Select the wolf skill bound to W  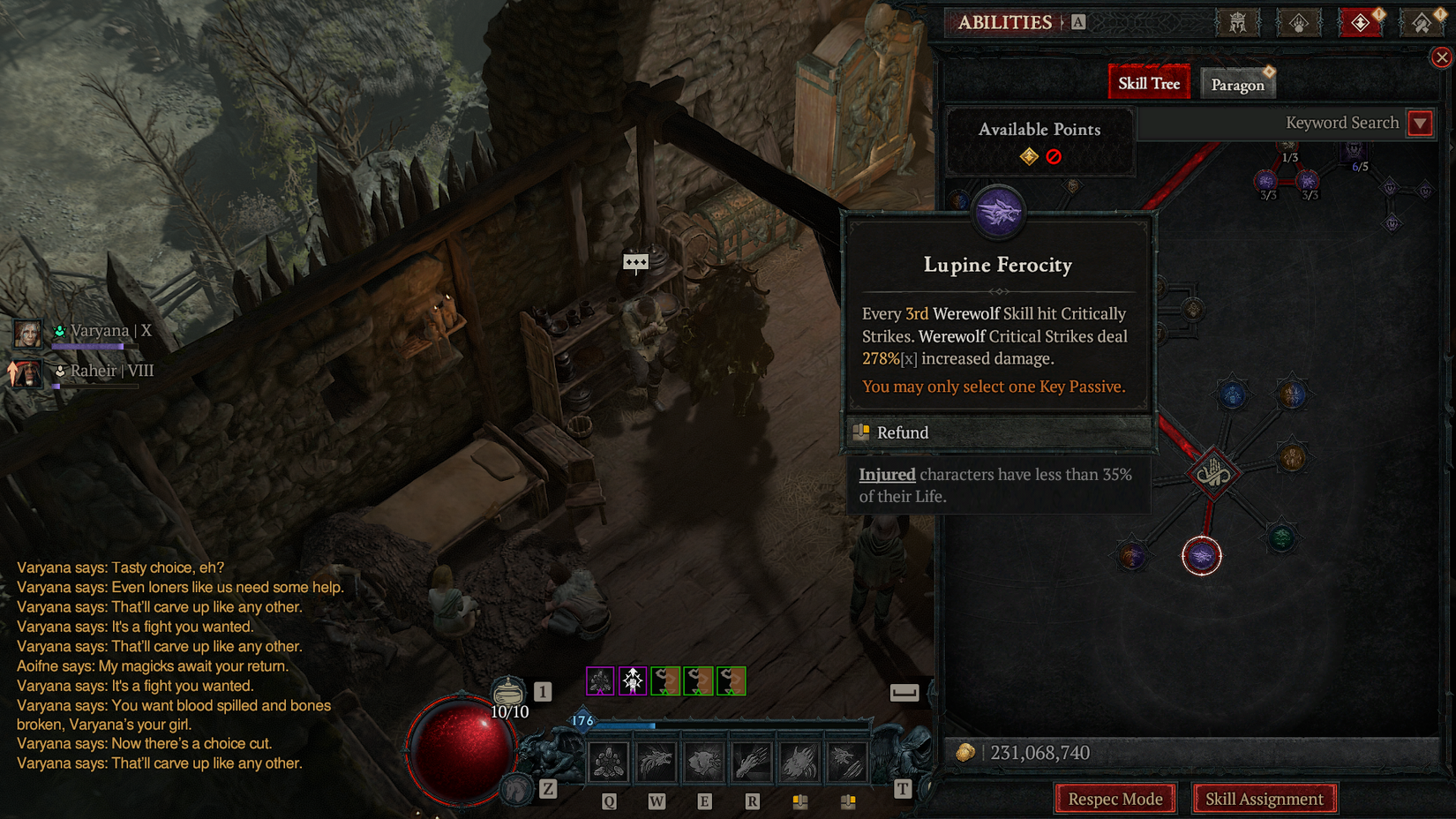[656, 761]
